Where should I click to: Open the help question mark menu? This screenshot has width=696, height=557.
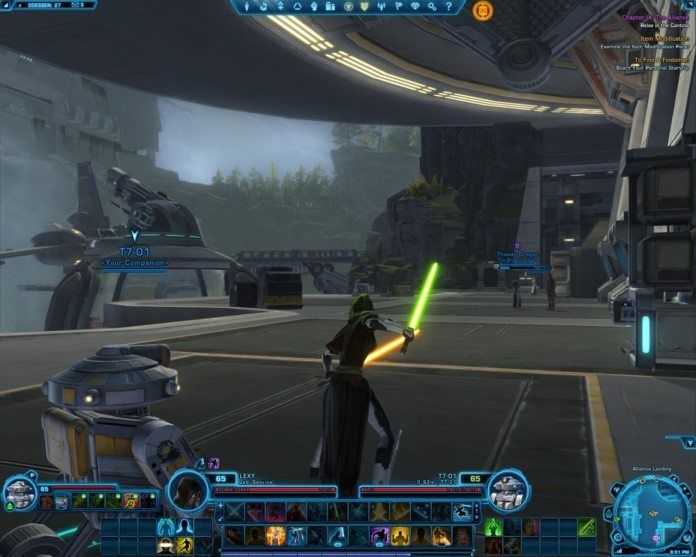click(448, 7)
